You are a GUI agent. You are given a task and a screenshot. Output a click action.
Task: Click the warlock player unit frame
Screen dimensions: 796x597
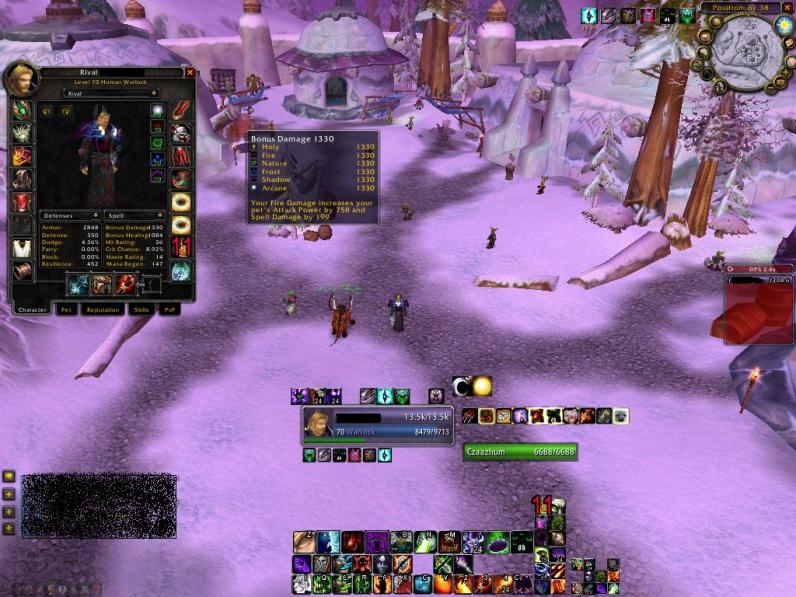click(x=378, y=424)
